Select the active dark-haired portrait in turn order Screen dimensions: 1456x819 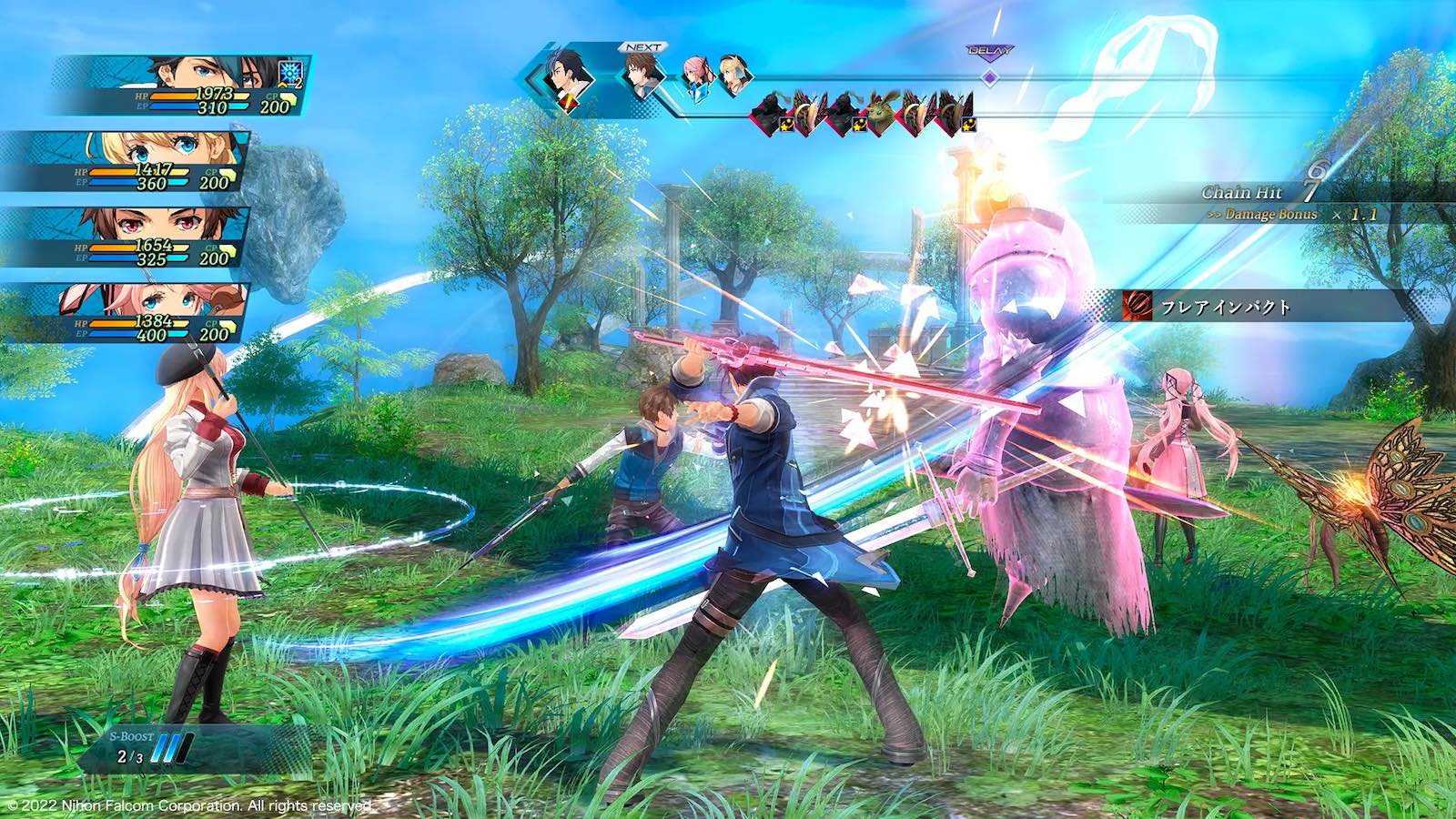pyautogui.click(x=566, y=78)
